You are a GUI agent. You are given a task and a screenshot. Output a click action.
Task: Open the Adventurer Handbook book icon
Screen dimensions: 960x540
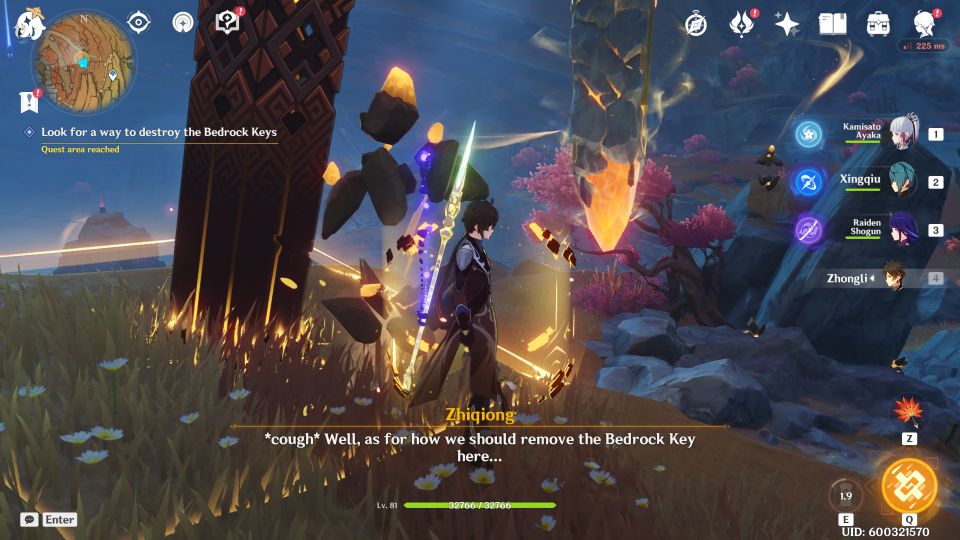click(x=832, y=24)
